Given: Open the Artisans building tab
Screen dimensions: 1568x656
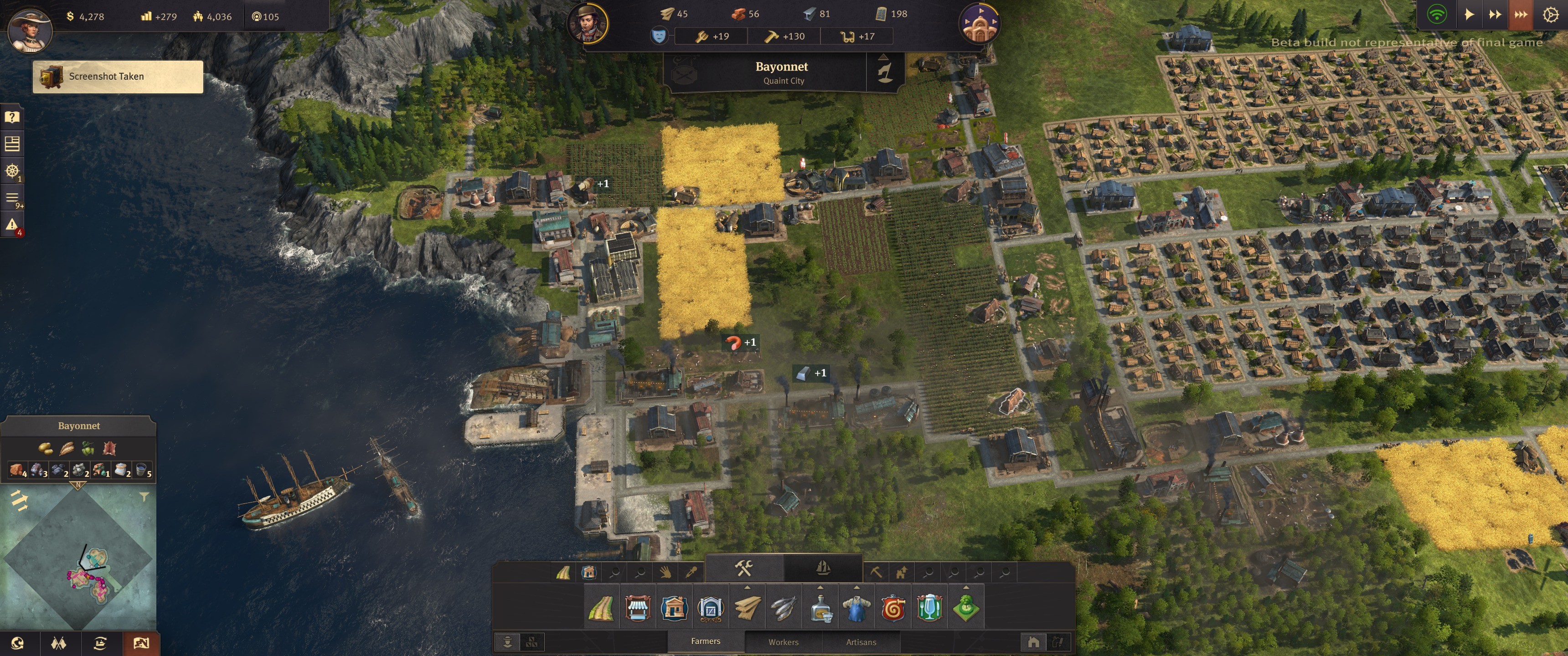Looking at the screenshot, I should (861, 642).
